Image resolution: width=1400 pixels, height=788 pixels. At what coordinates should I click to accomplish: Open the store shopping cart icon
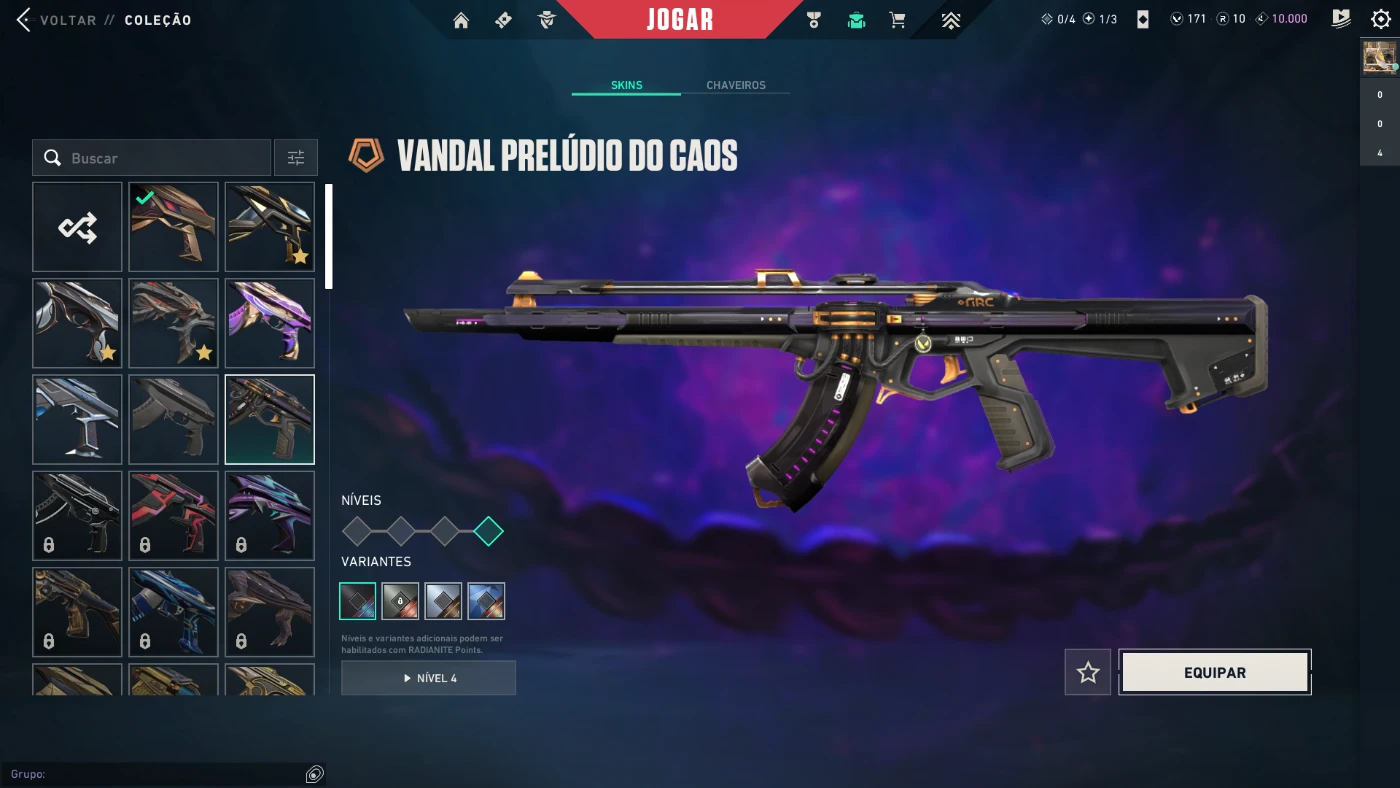[x=898, y=20]
